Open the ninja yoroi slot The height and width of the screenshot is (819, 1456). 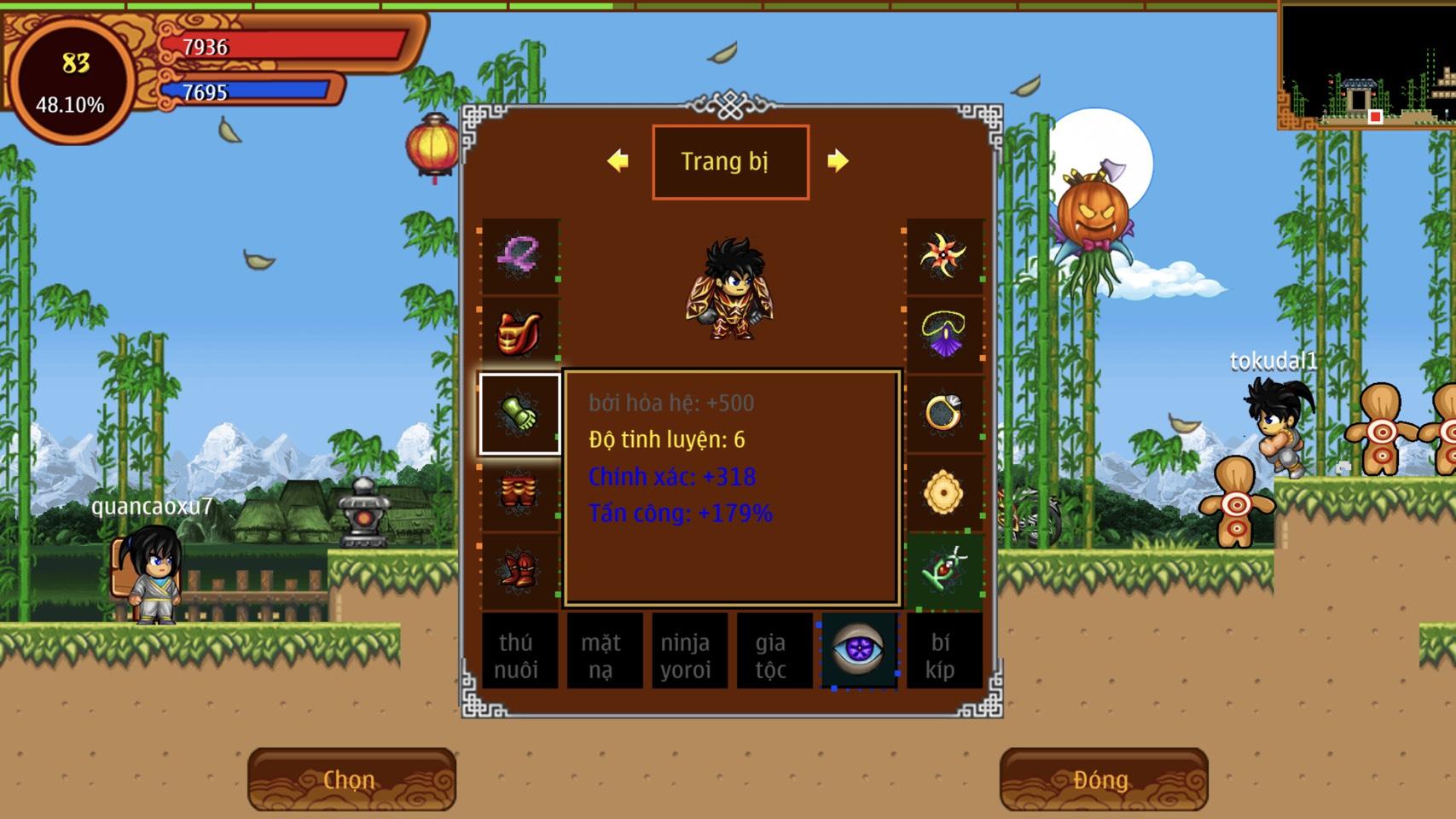[x=687, y=653]
